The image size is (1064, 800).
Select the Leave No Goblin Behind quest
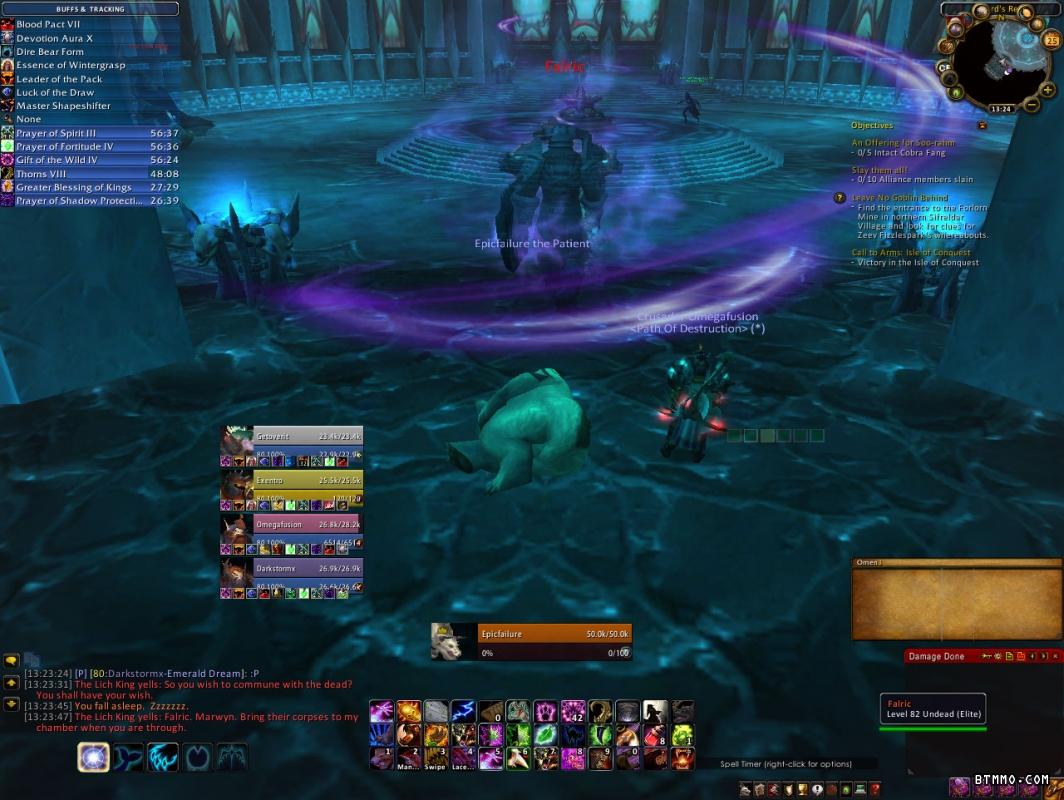(x=900, y=198)
